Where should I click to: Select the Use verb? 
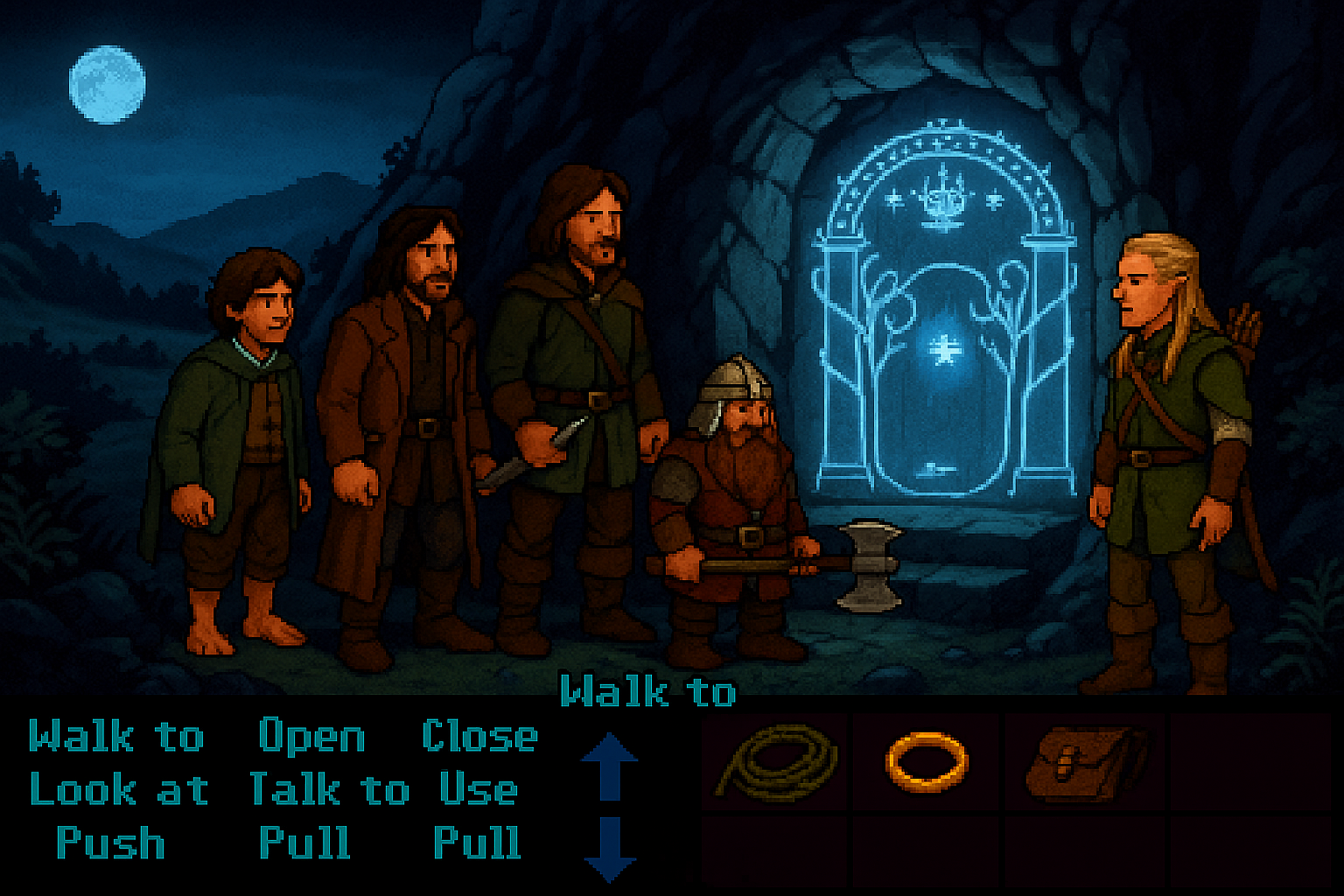pyautogui.click(x=478, y=790)
